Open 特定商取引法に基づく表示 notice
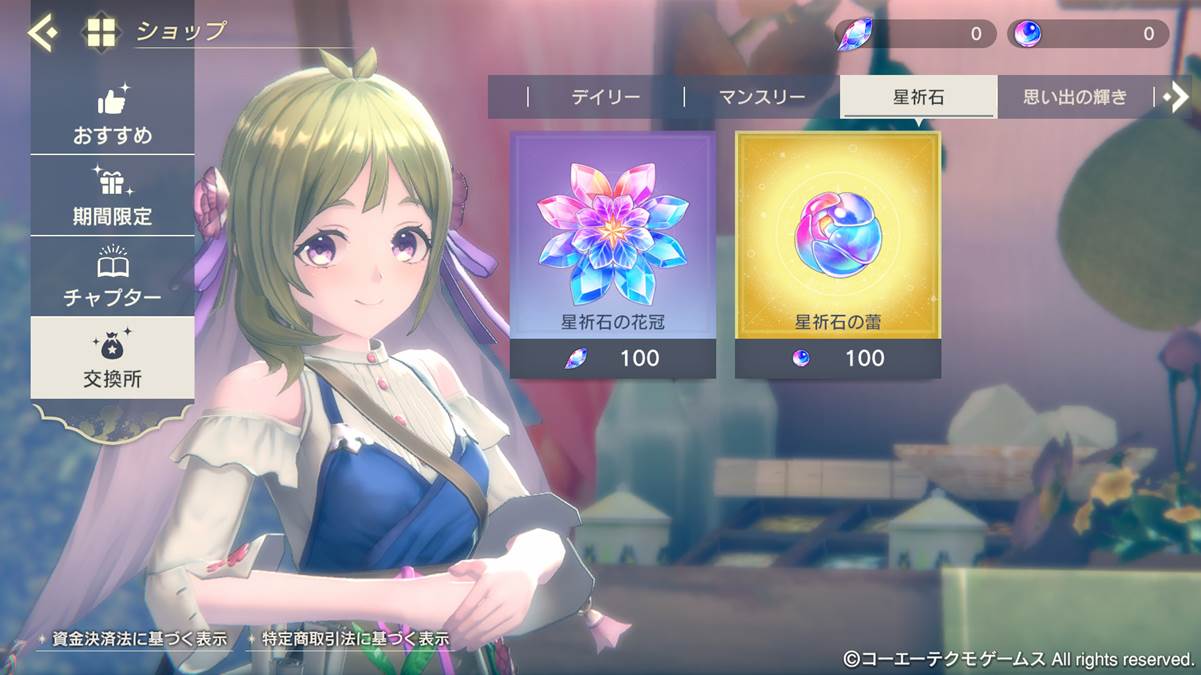This screenshot has height=675, width=1201. pos(355,638)
